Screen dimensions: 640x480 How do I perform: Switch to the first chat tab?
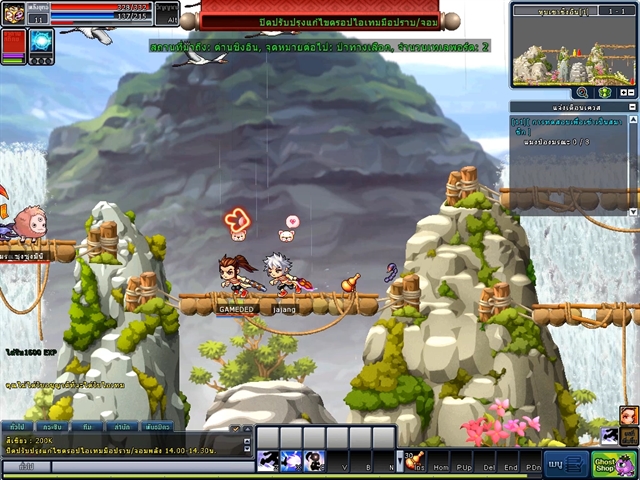tap(17, 426)
